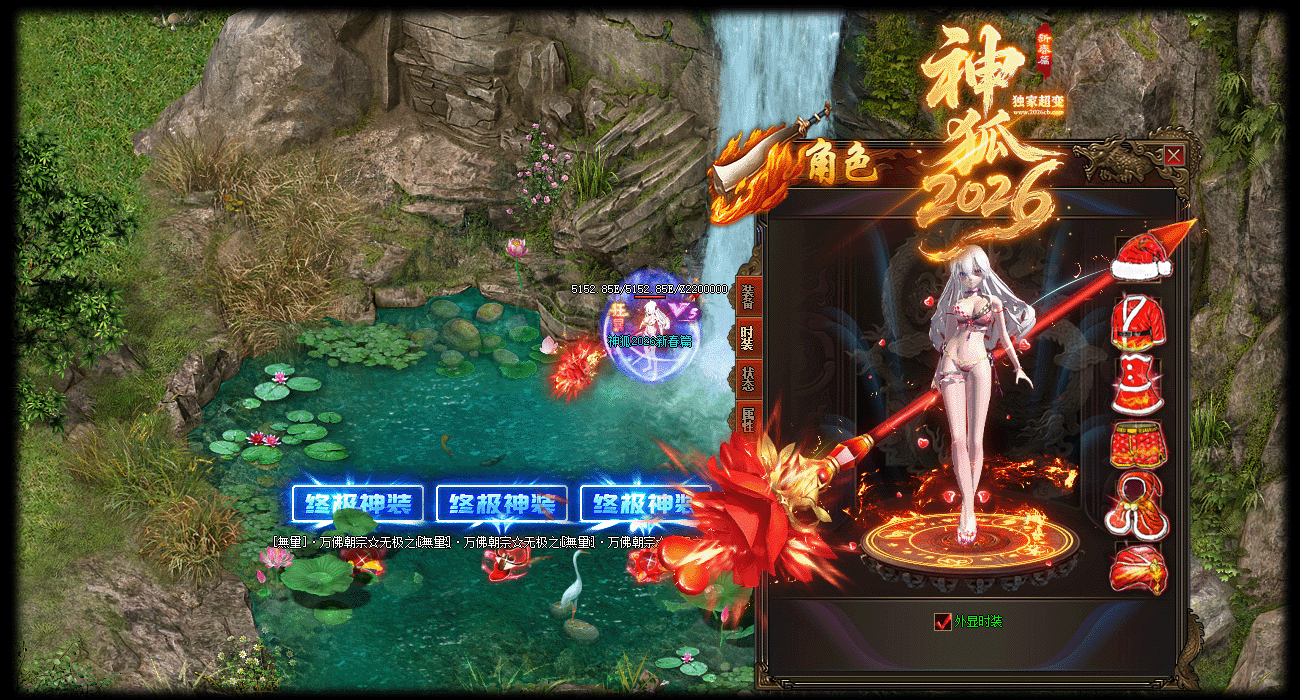This screenshot has width=1300, height=700.
Task: Choose the red Santa dress slot
Action: tap(1140, 384)
